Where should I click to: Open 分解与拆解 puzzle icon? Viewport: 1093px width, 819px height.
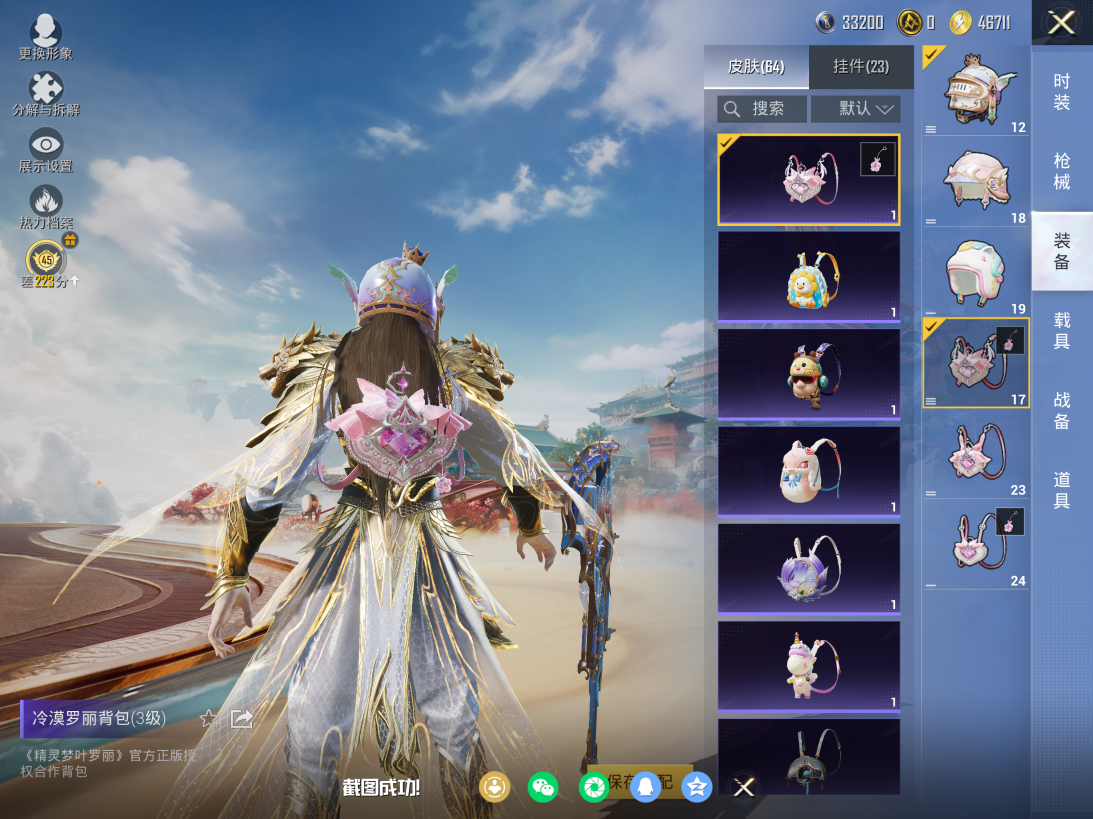46,92
